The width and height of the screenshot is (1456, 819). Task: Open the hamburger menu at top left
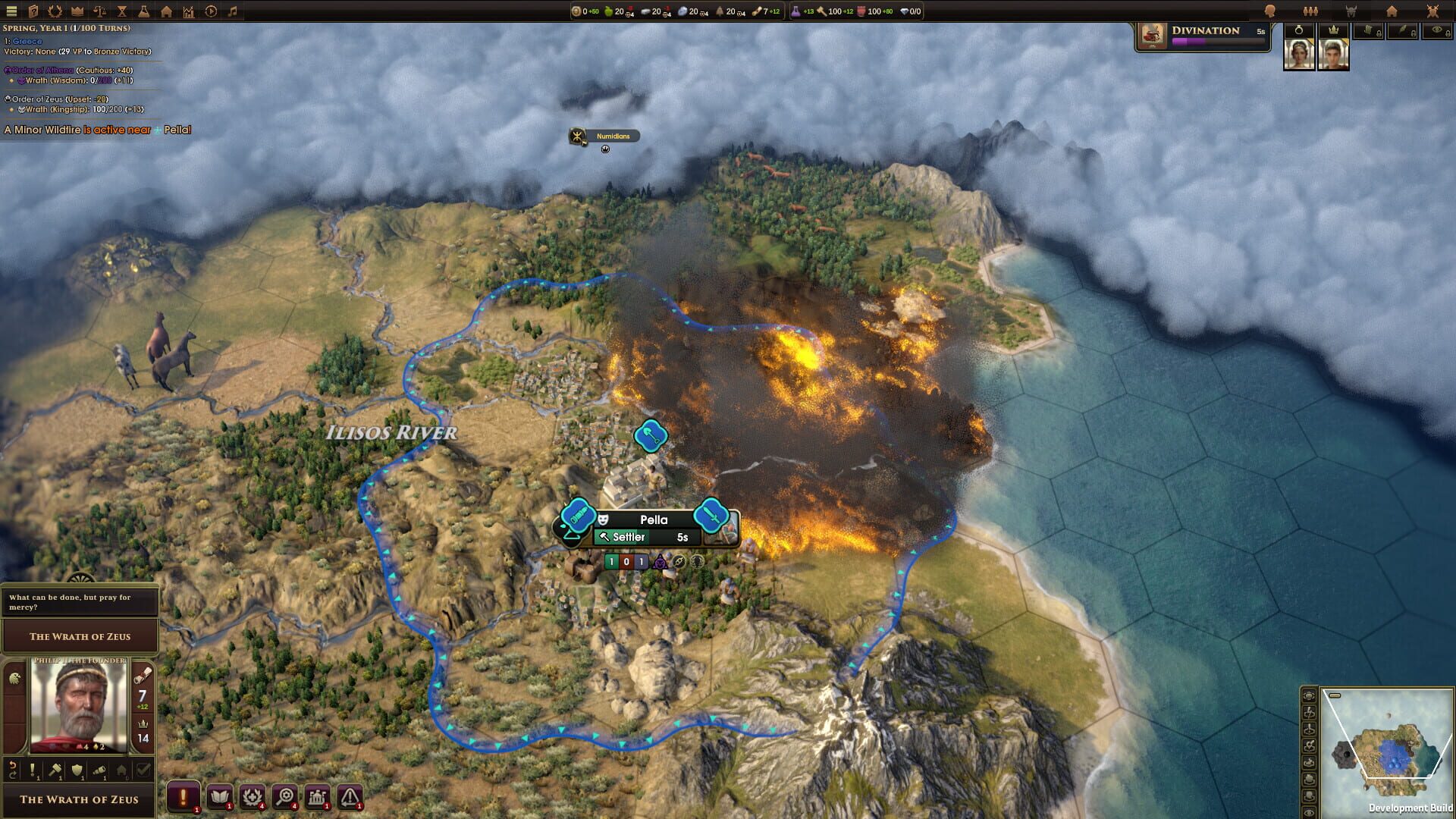coord(11,11)
